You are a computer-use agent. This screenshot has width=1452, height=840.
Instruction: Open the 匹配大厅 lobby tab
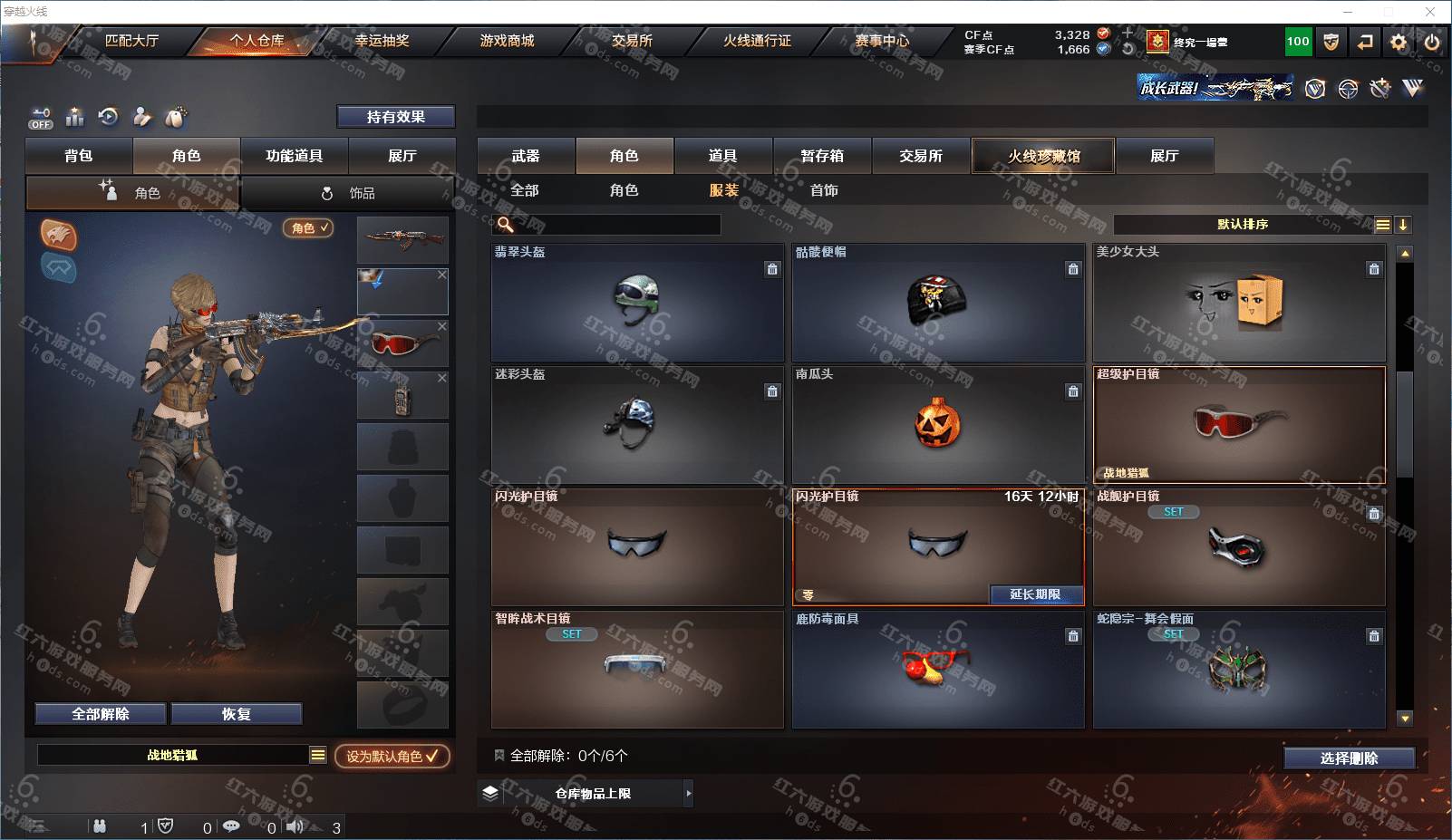coord(131,41)
